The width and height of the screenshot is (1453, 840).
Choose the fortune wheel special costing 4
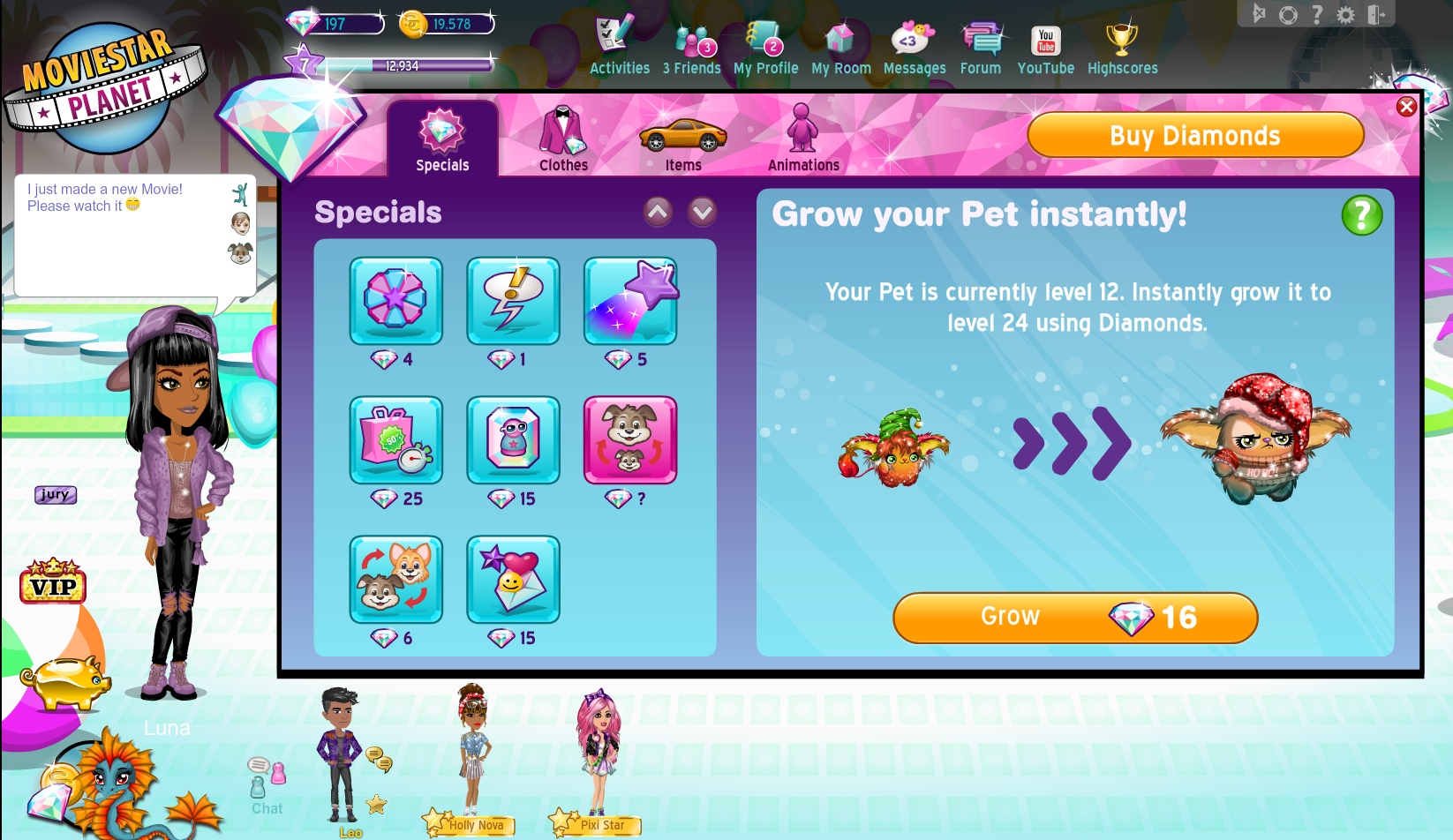395,301
